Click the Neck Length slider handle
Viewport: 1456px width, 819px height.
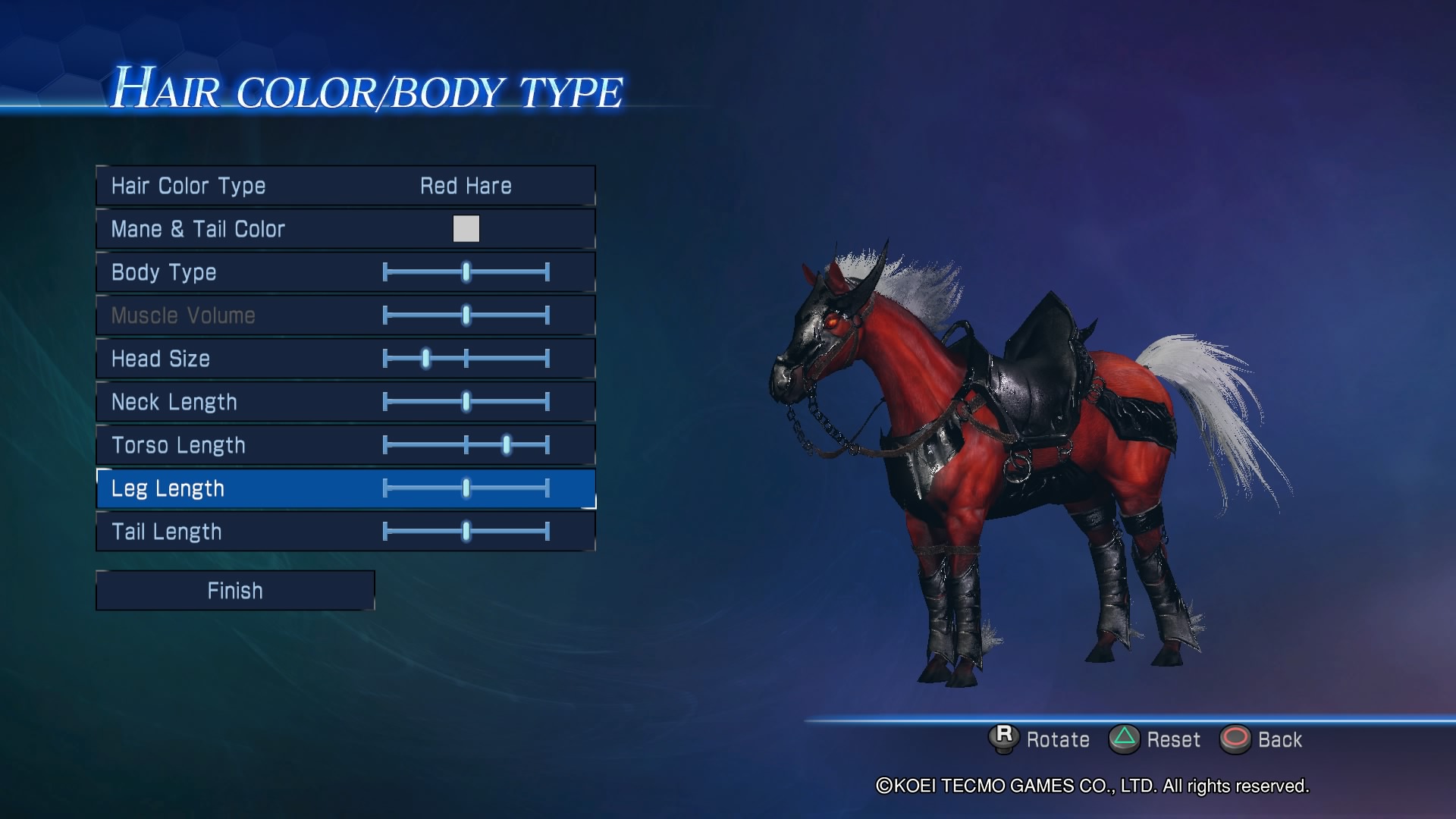465,402
